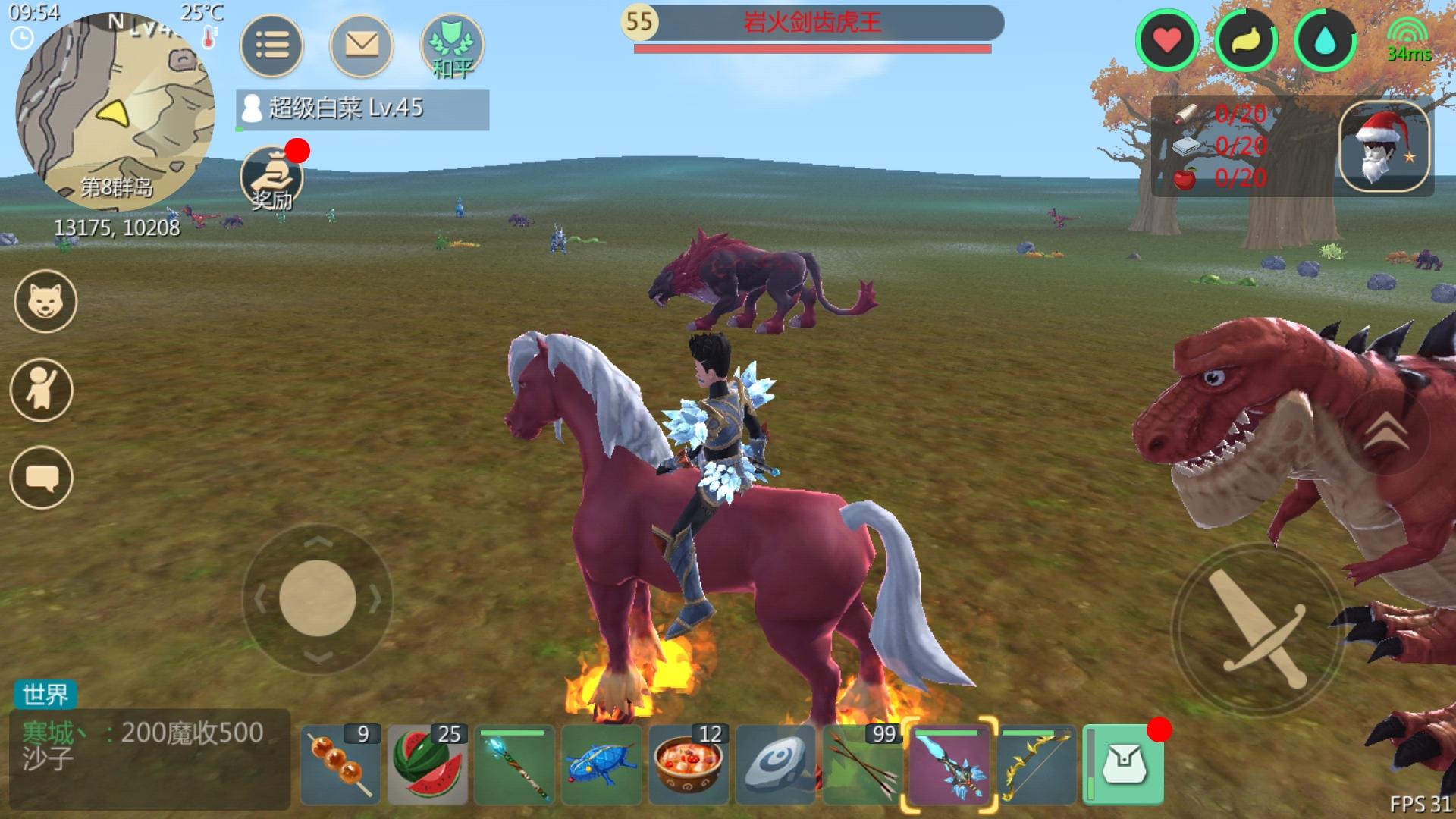Select the blue gem staff slot
Image resolution: width=1456 pixels, height=819 pixels.
515,764
